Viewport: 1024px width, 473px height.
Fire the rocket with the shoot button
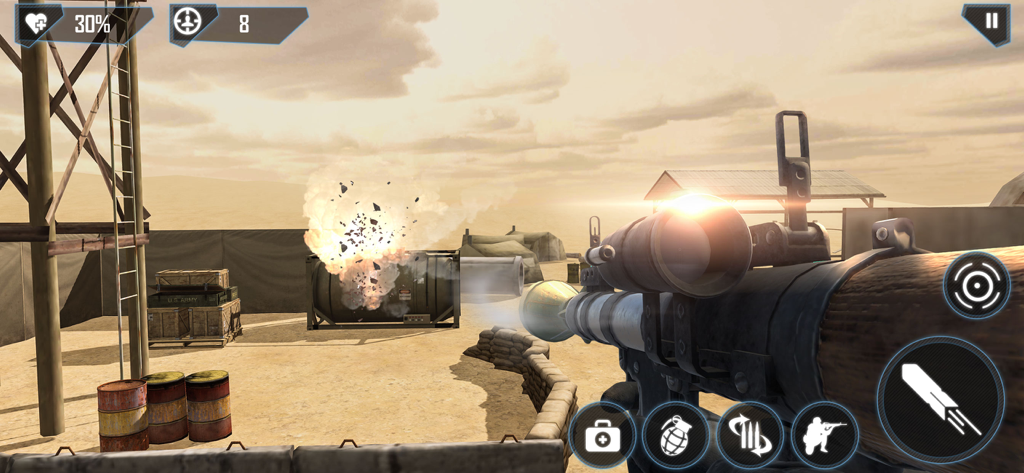pos(940,399)
